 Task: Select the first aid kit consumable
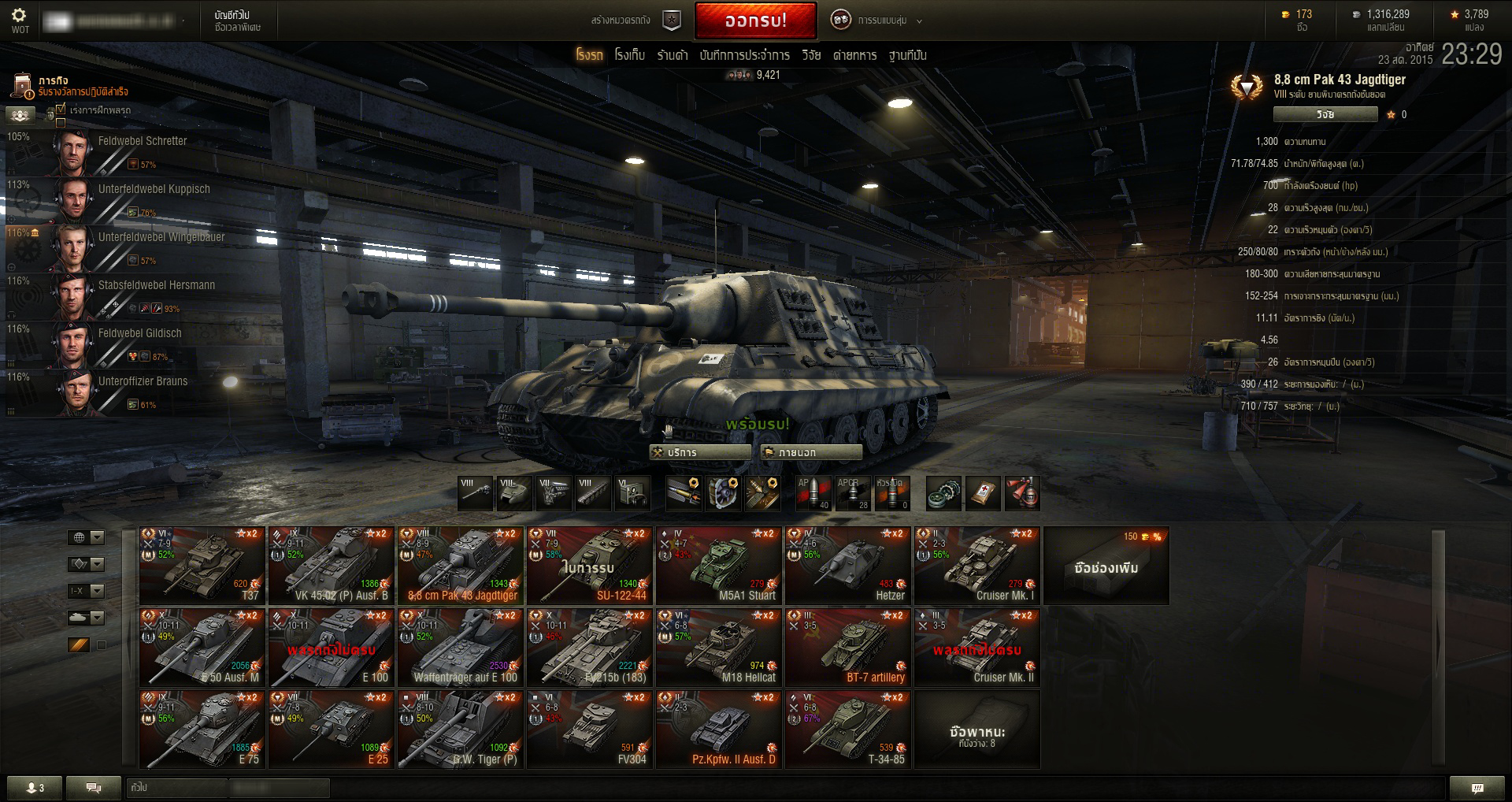[983, 493]
